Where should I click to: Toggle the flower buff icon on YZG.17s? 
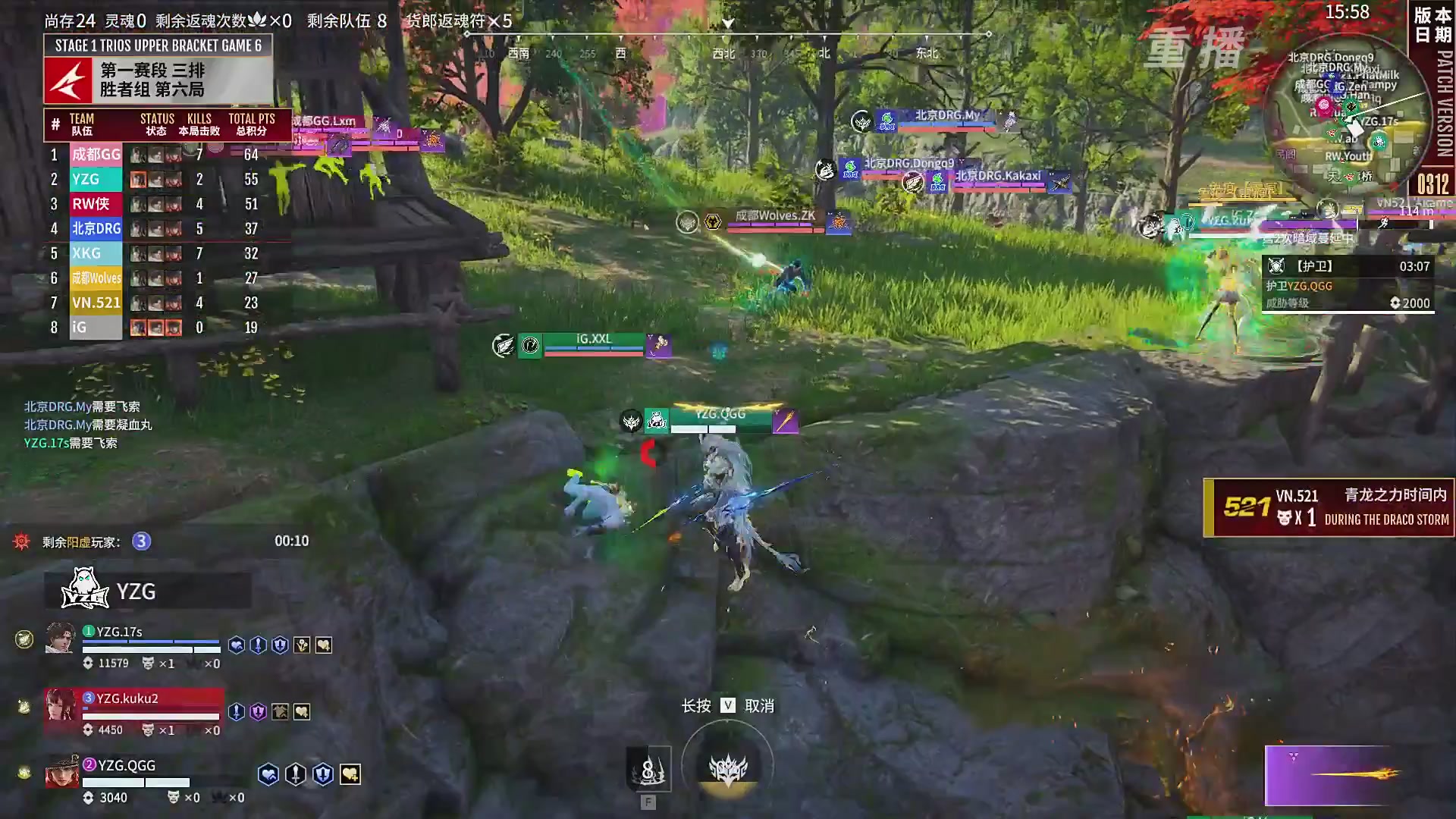tap(303, 645)
